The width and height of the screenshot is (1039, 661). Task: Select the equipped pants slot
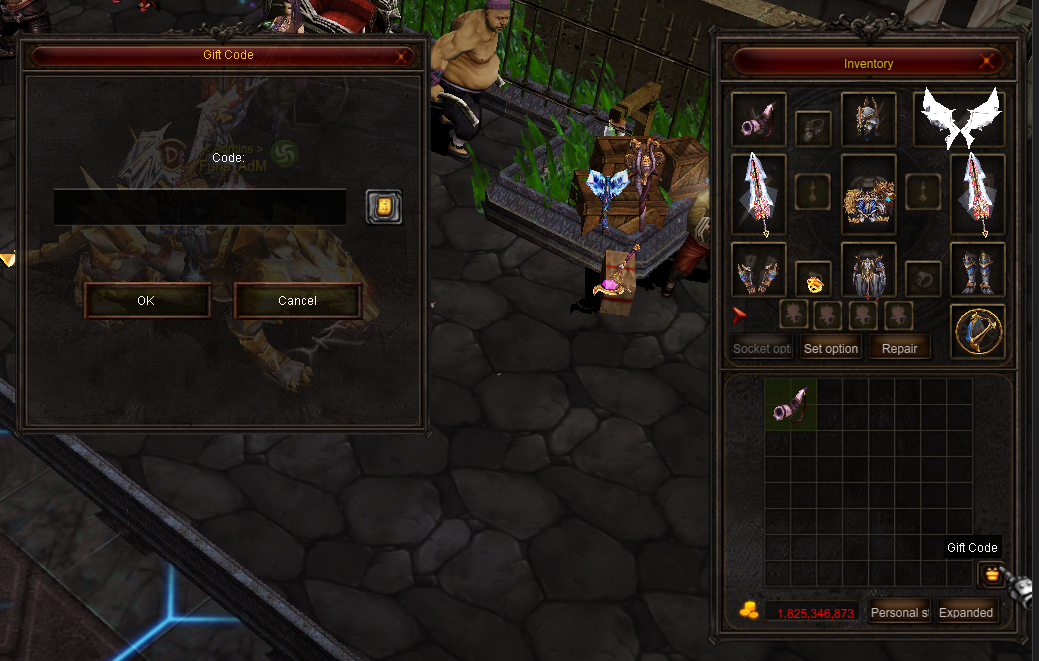pyautogui.click(x=868, y=270)
